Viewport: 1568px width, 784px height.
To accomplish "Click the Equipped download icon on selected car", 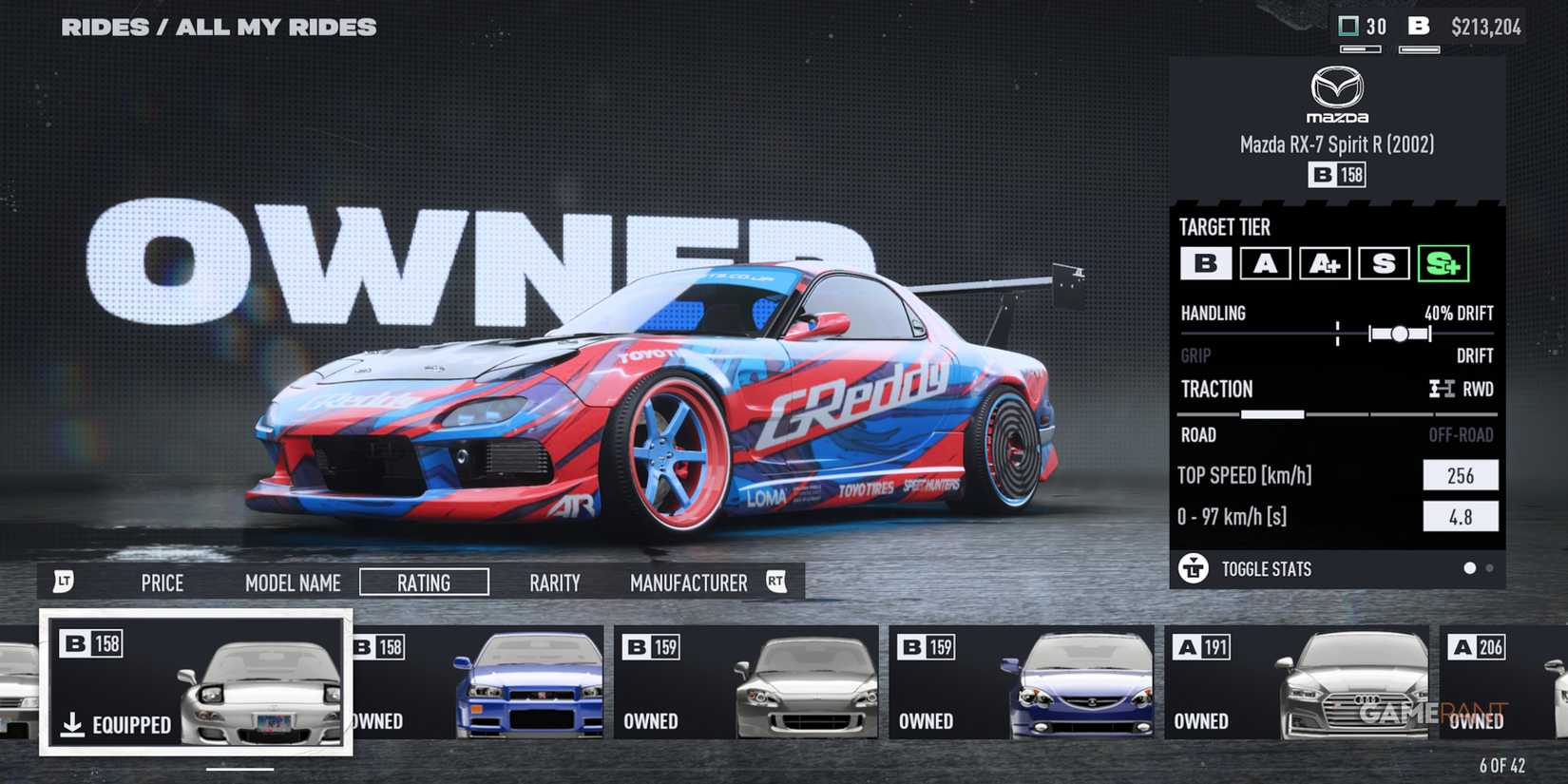I will (x=72, y=723).
